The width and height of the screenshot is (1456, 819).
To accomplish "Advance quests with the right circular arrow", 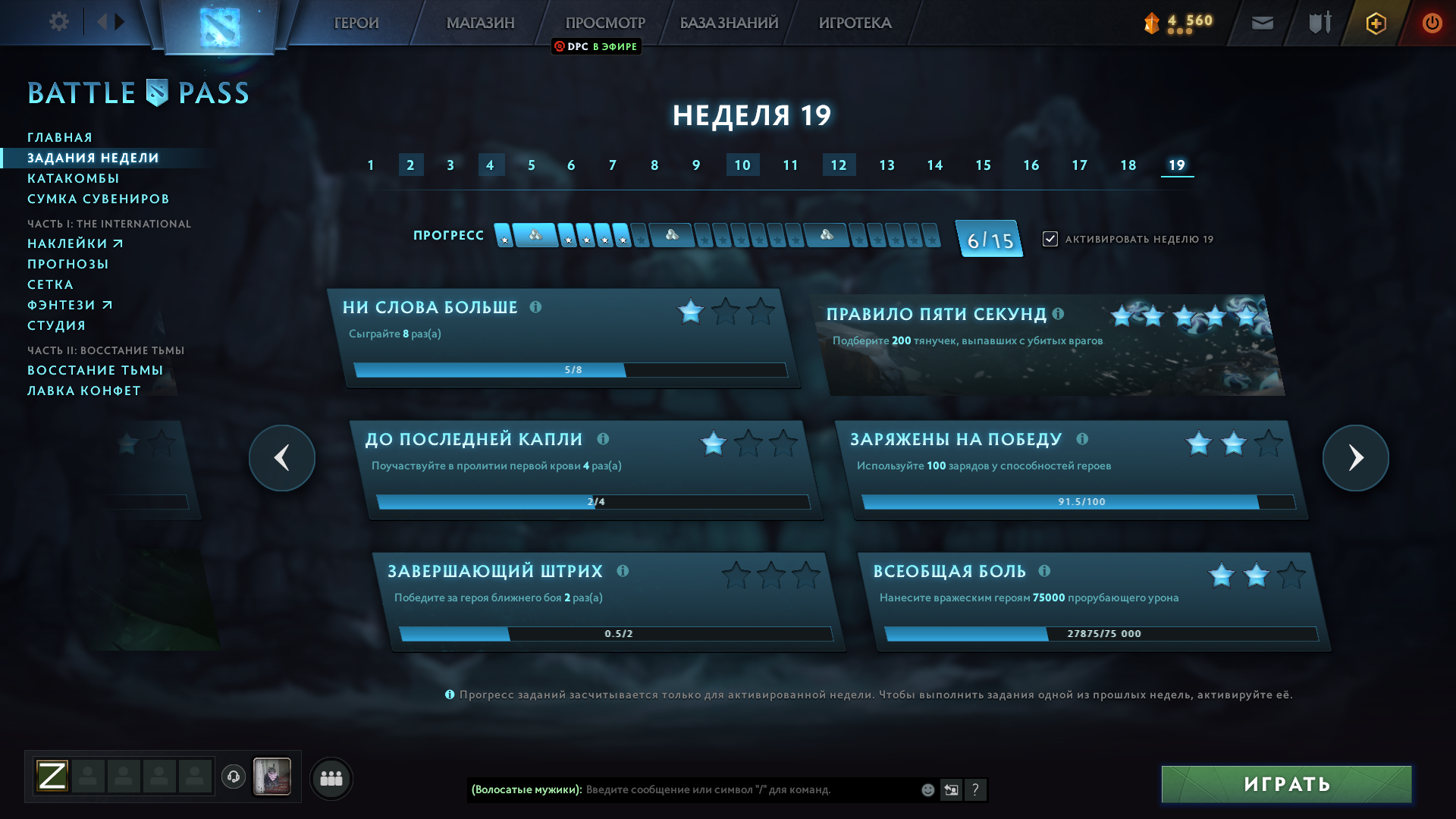I will point(1355,458).
